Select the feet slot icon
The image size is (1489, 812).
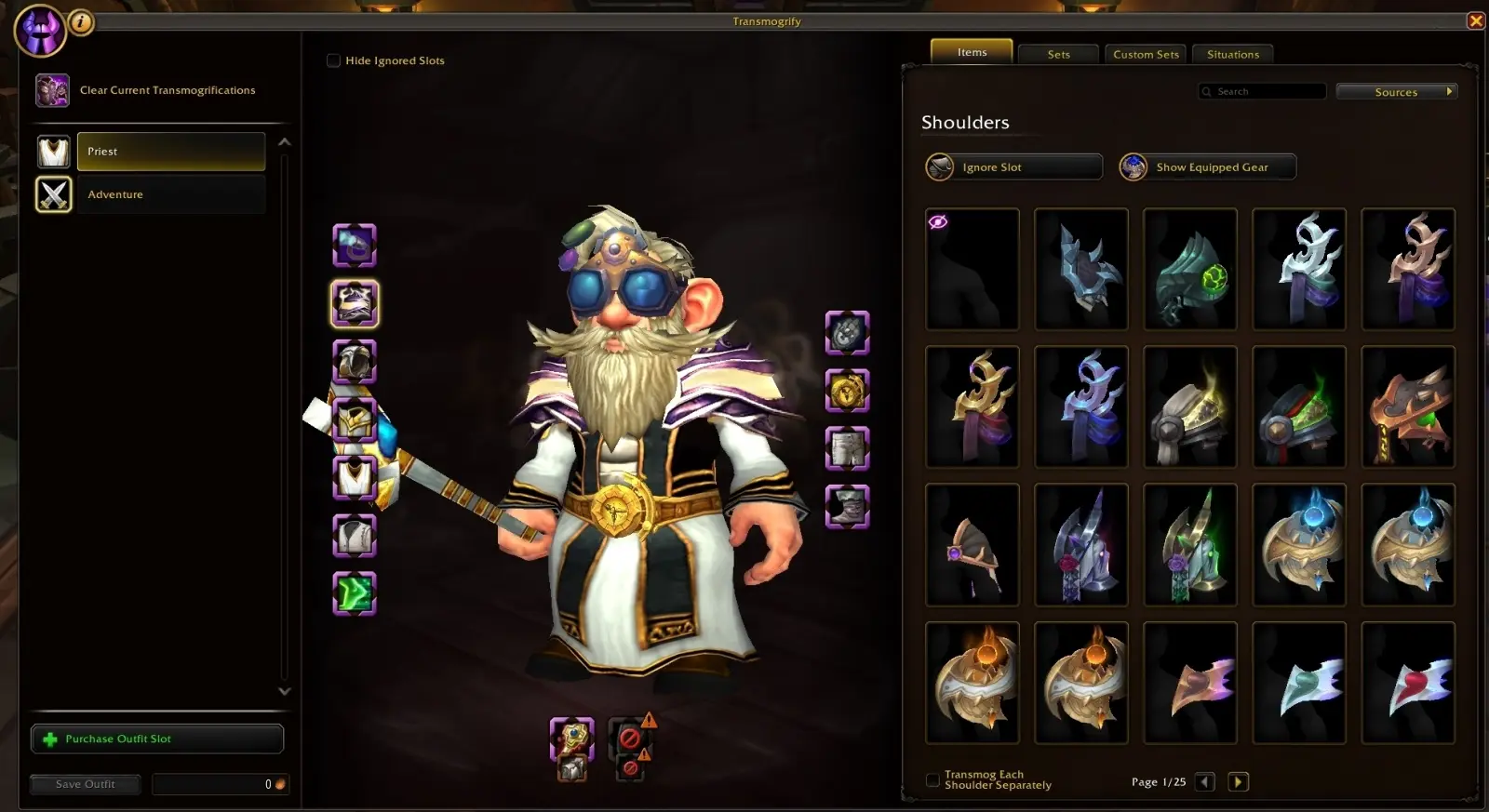[845, 507]
